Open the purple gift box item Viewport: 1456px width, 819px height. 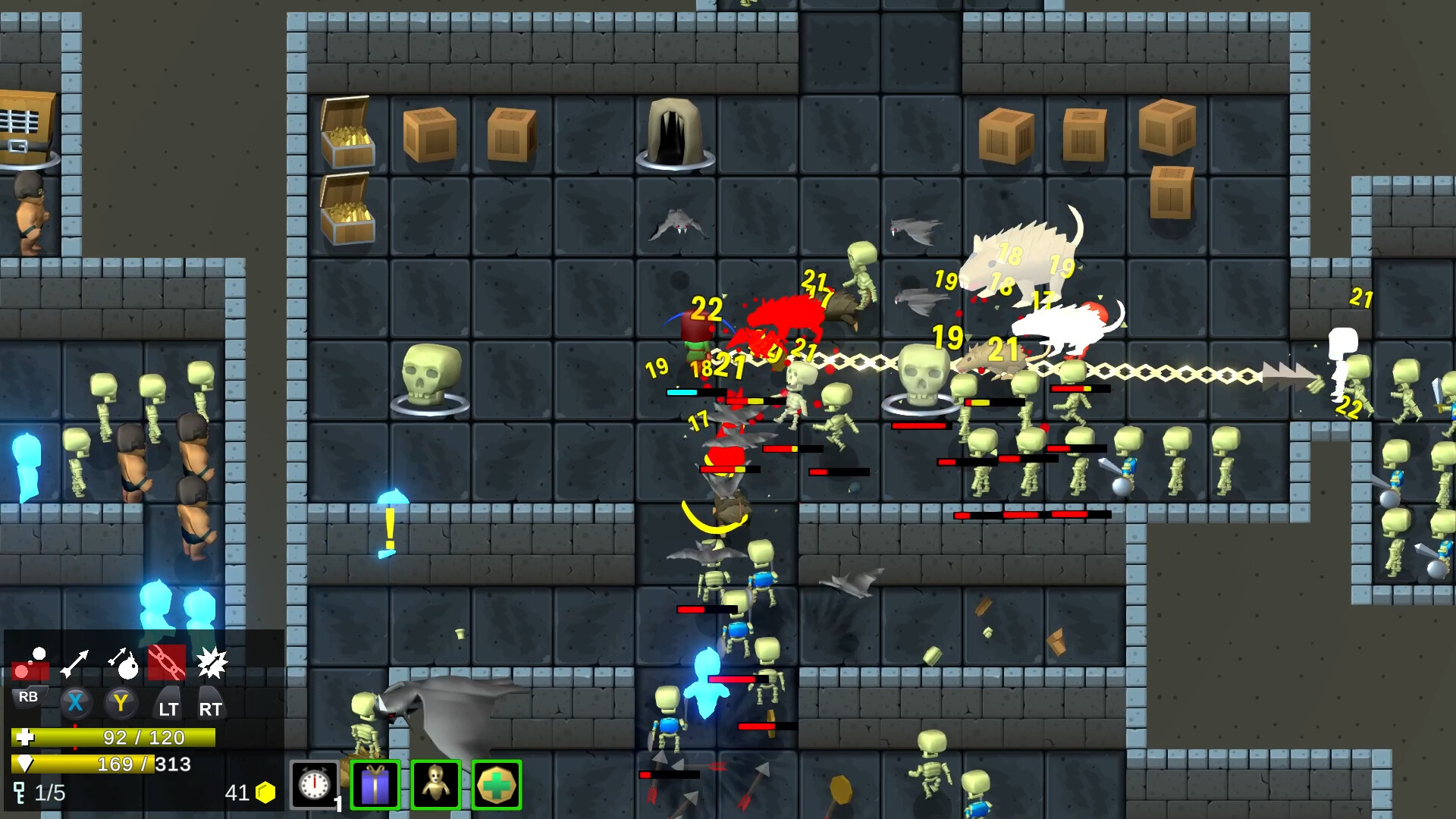coord(375,785)
